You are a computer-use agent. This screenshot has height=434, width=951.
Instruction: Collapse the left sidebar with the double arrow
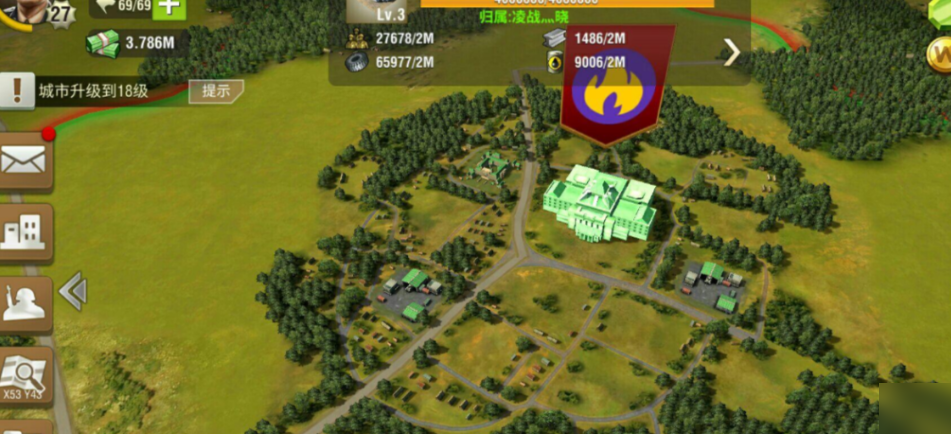click(x=73, y=291)
